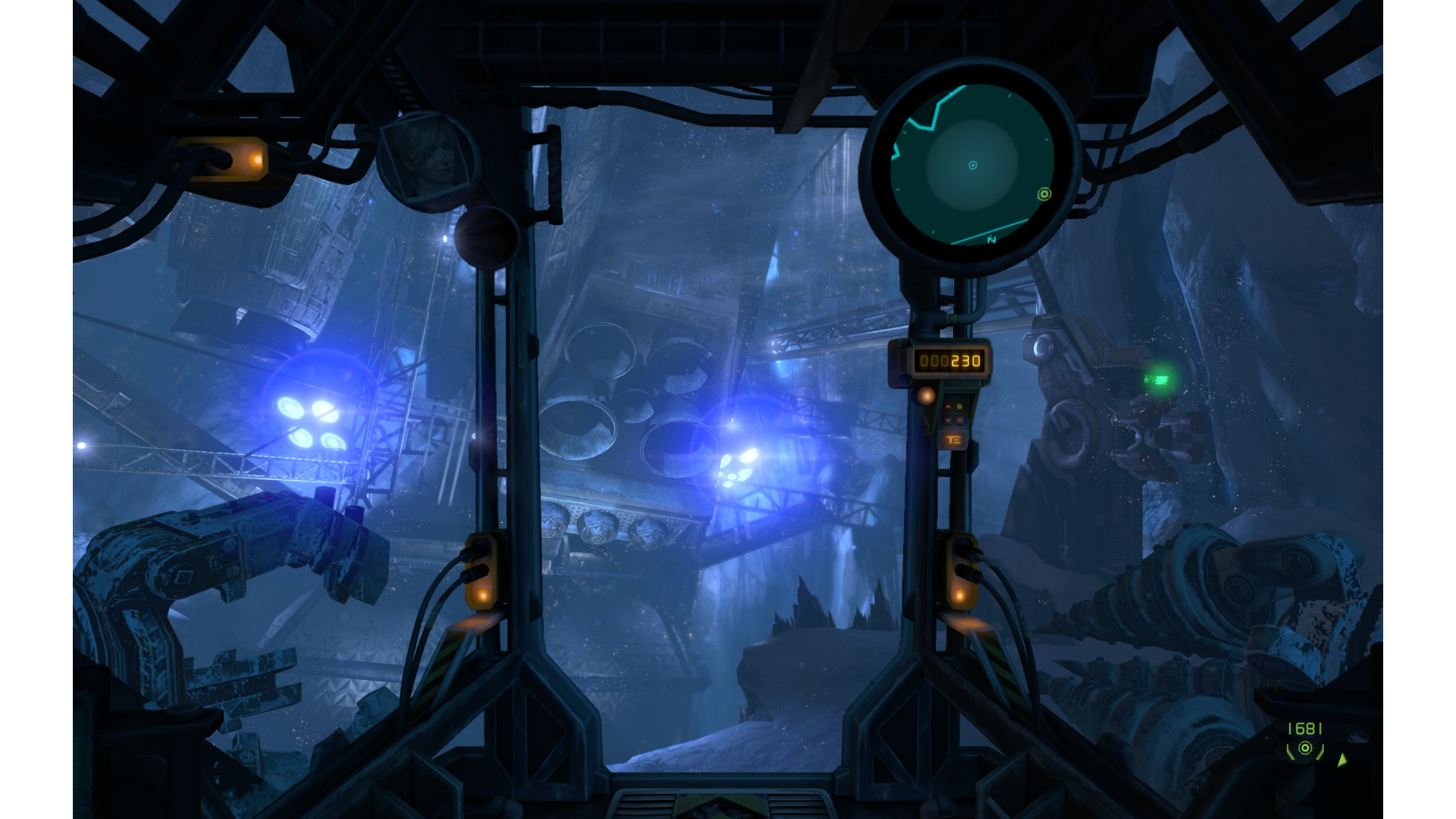This screenshot has height=819, width=1456.
Task: Click the thermal energy icon below 1681
Action: [x=1305, y=749]
